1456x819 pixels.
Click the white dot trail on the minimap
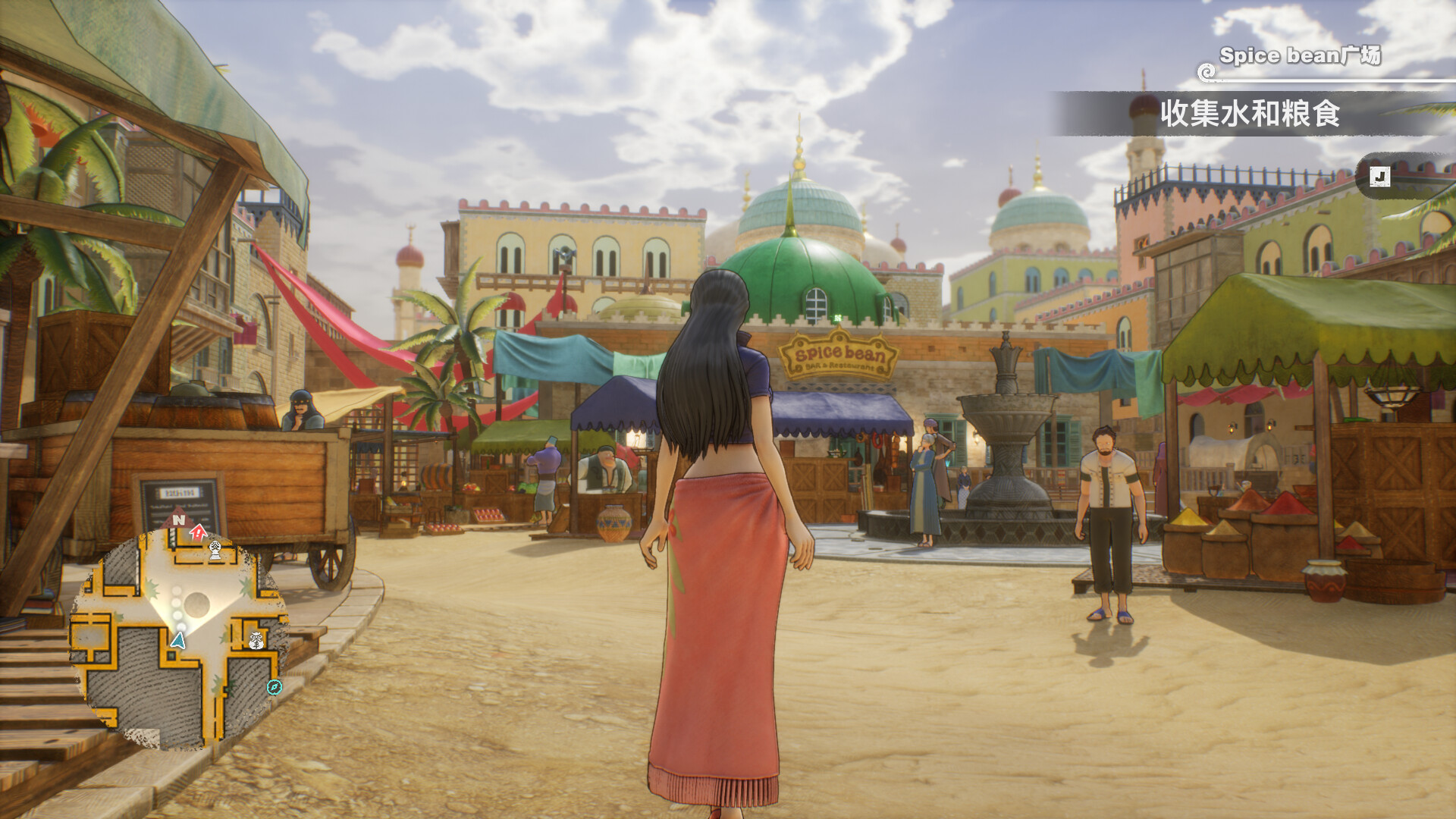(x=177, y=607)
